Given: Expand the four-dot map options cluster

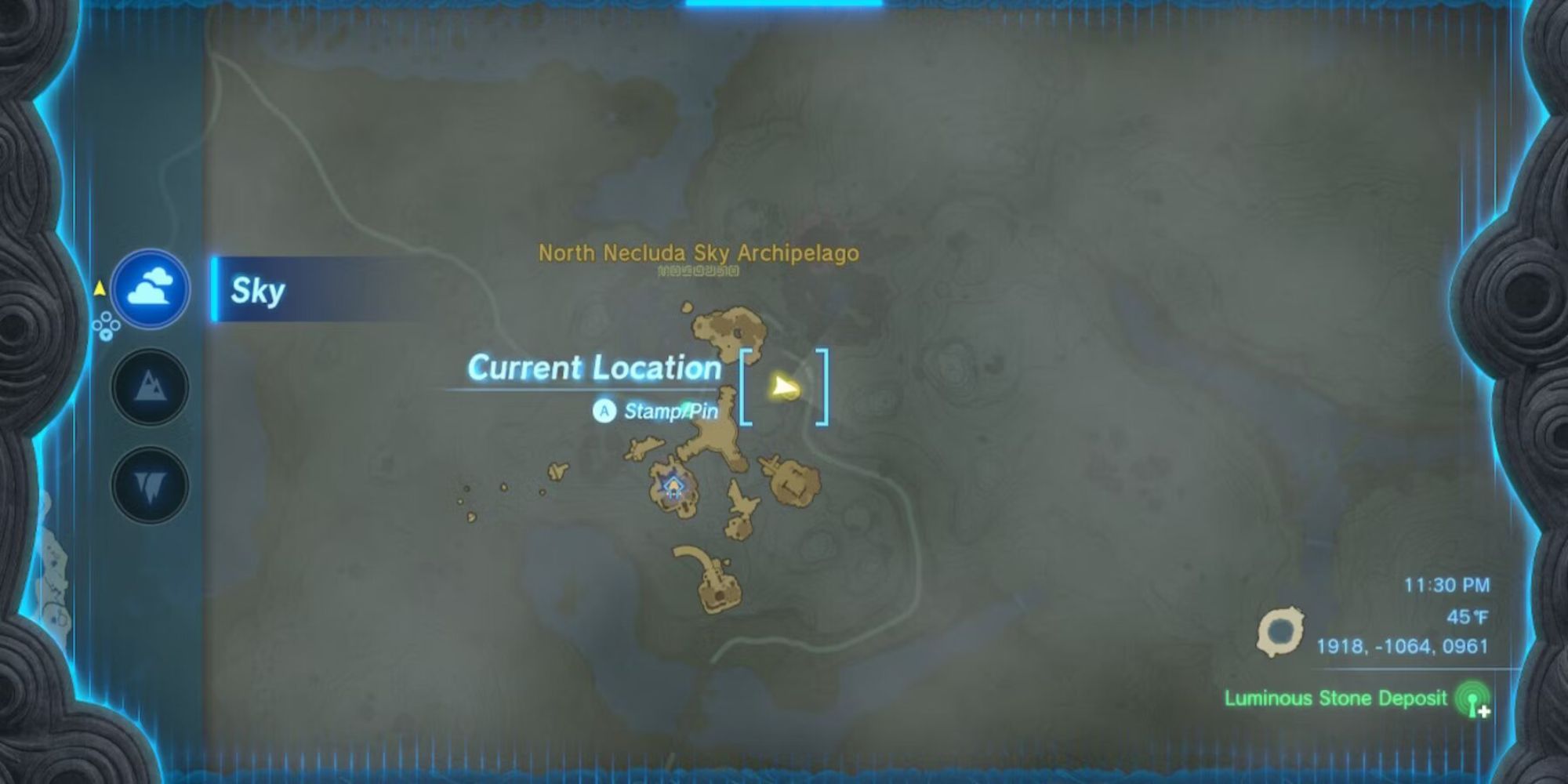Looking at the screenshot, I should 106,325.
